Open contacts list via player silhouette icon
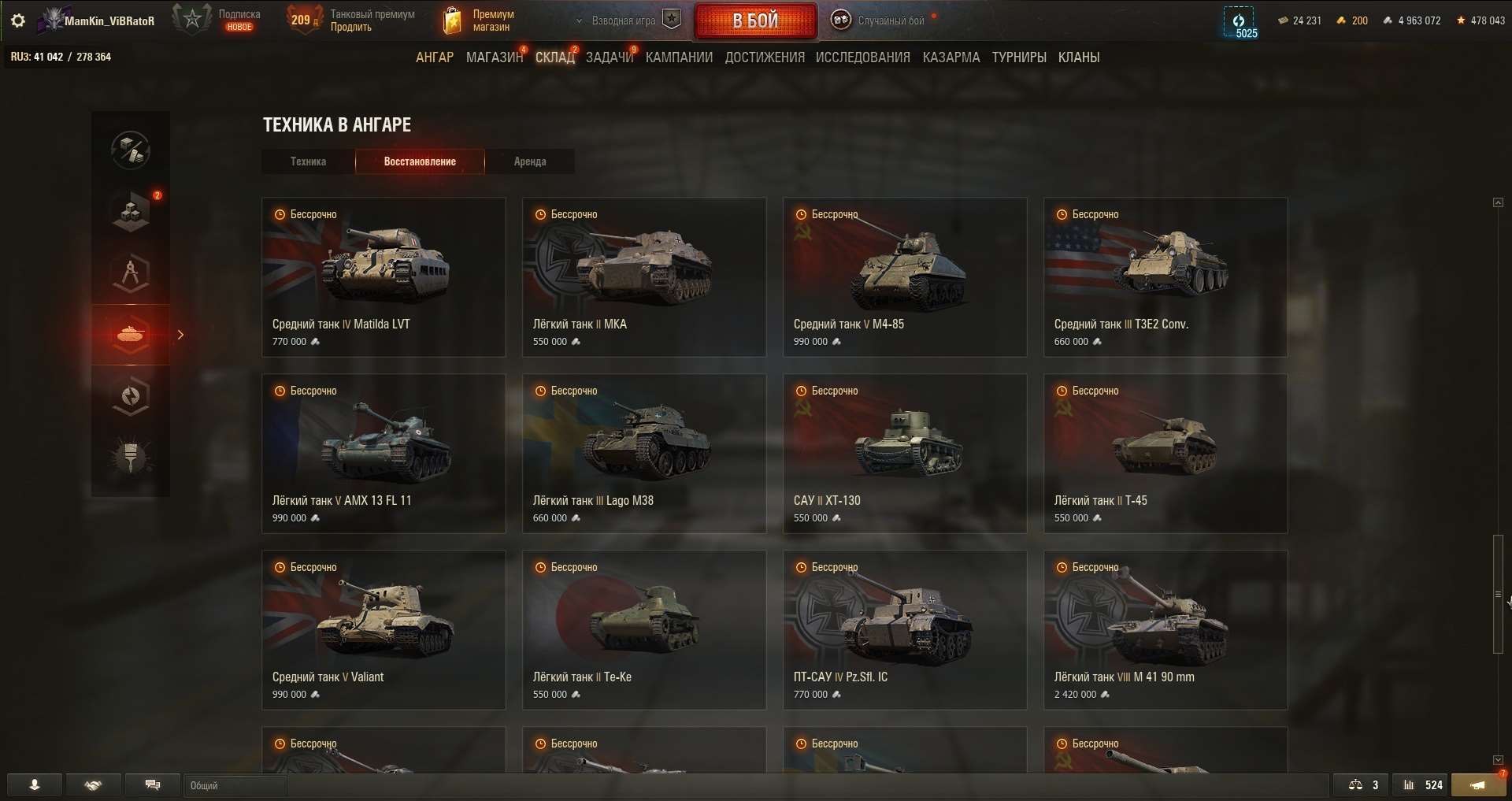This screenshot has height=801, width=1512. pyautogui.click(x=33, y=784)
